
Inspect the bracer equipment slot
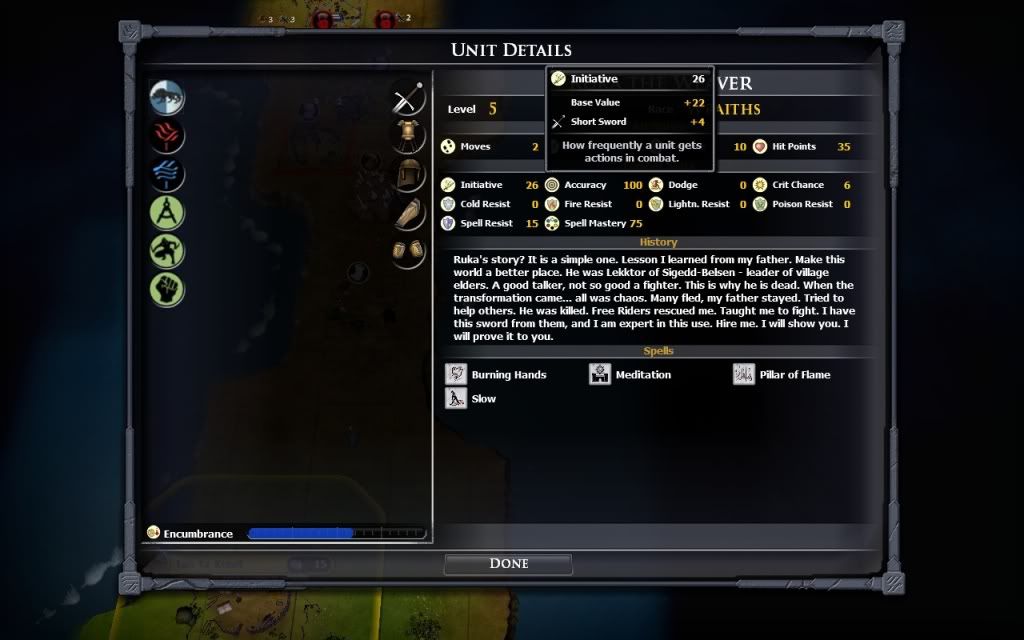pos(408,213)
